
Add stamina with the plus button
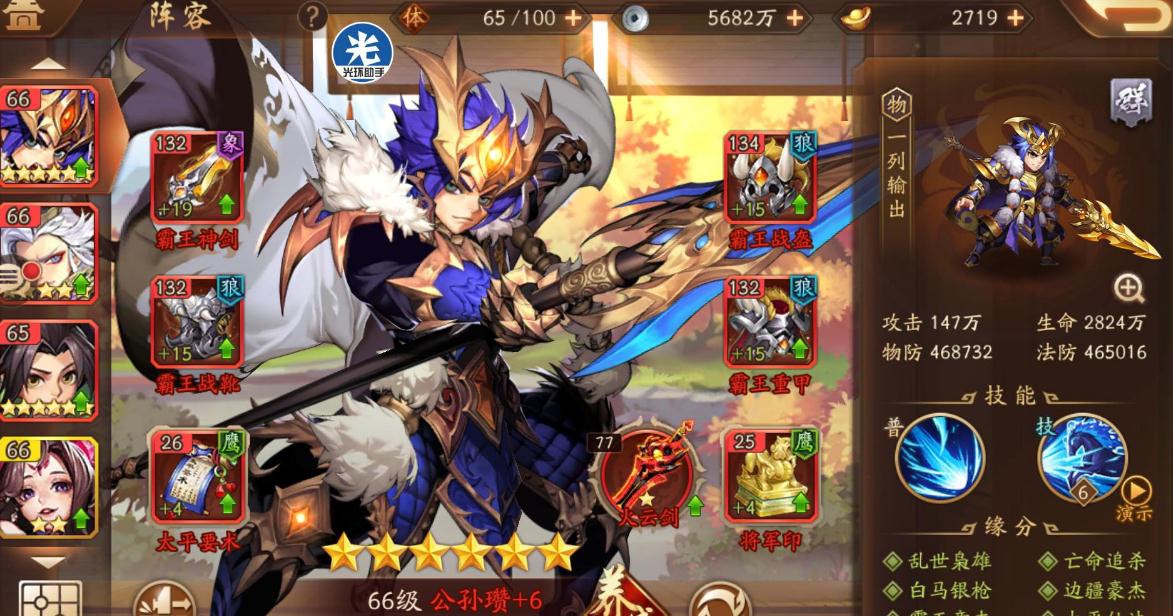pyautogui.click(x=573, y=18)
